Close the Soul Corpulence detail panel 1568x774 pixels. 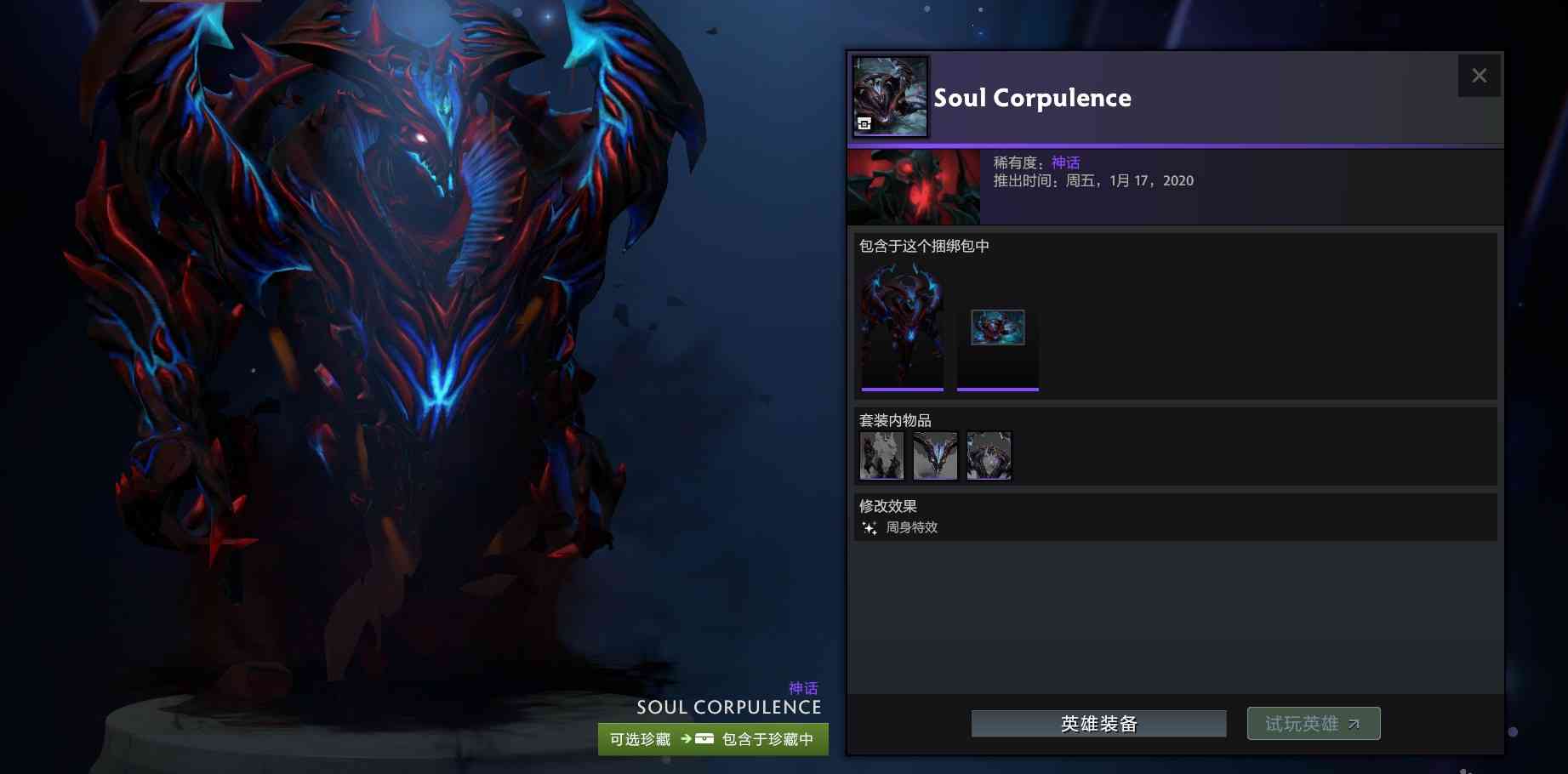point(1479,75)
